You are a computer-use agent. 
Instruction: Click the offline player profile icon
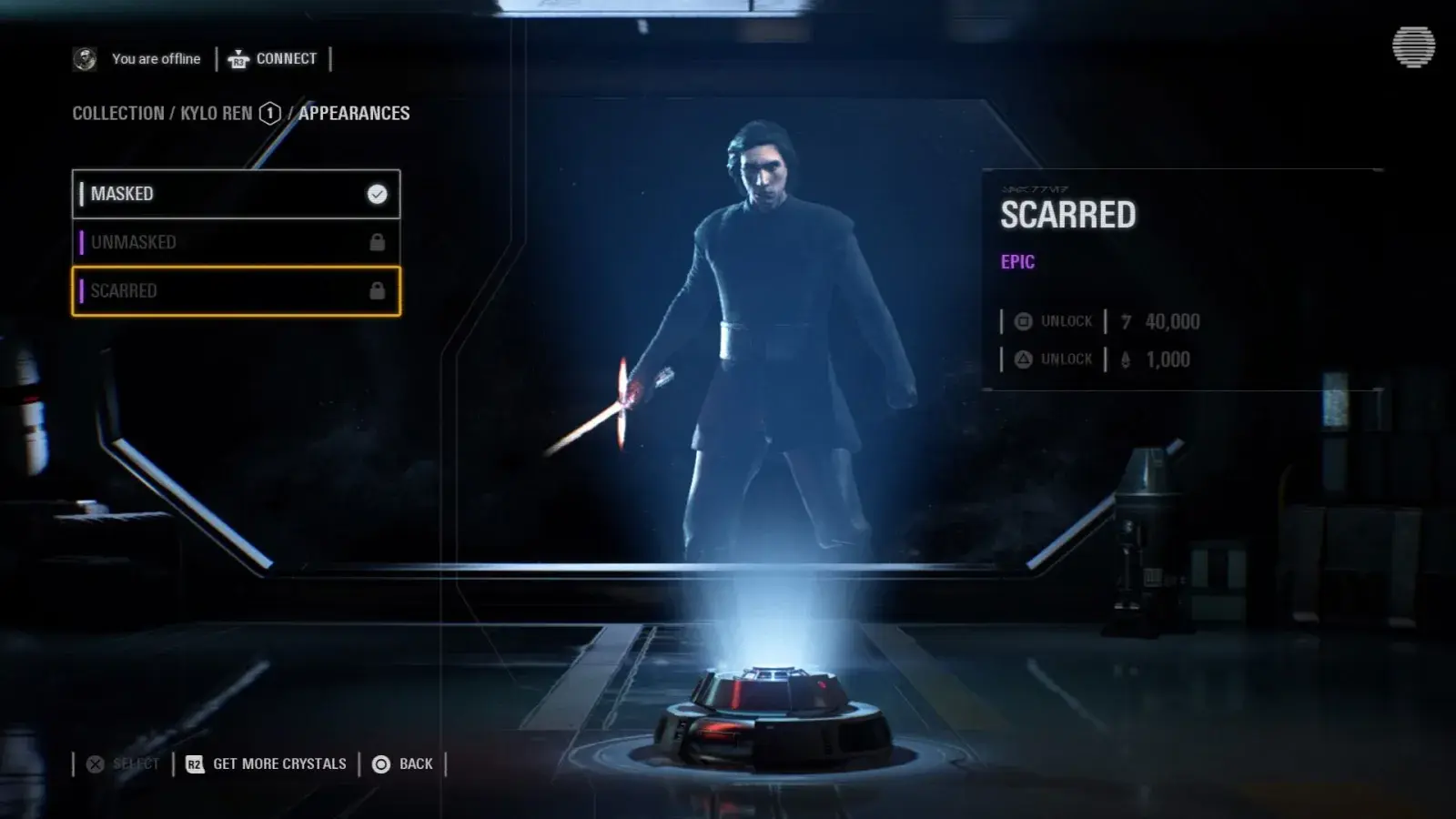(x=85, y=59)
